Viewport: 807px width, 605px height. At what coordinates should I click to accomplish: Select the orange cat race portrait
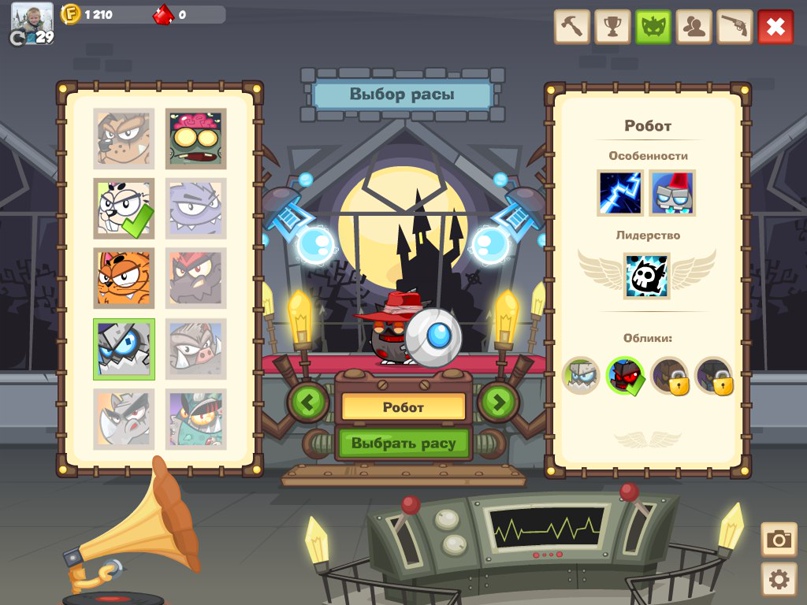pyautogui.click(x=124, y=278)
